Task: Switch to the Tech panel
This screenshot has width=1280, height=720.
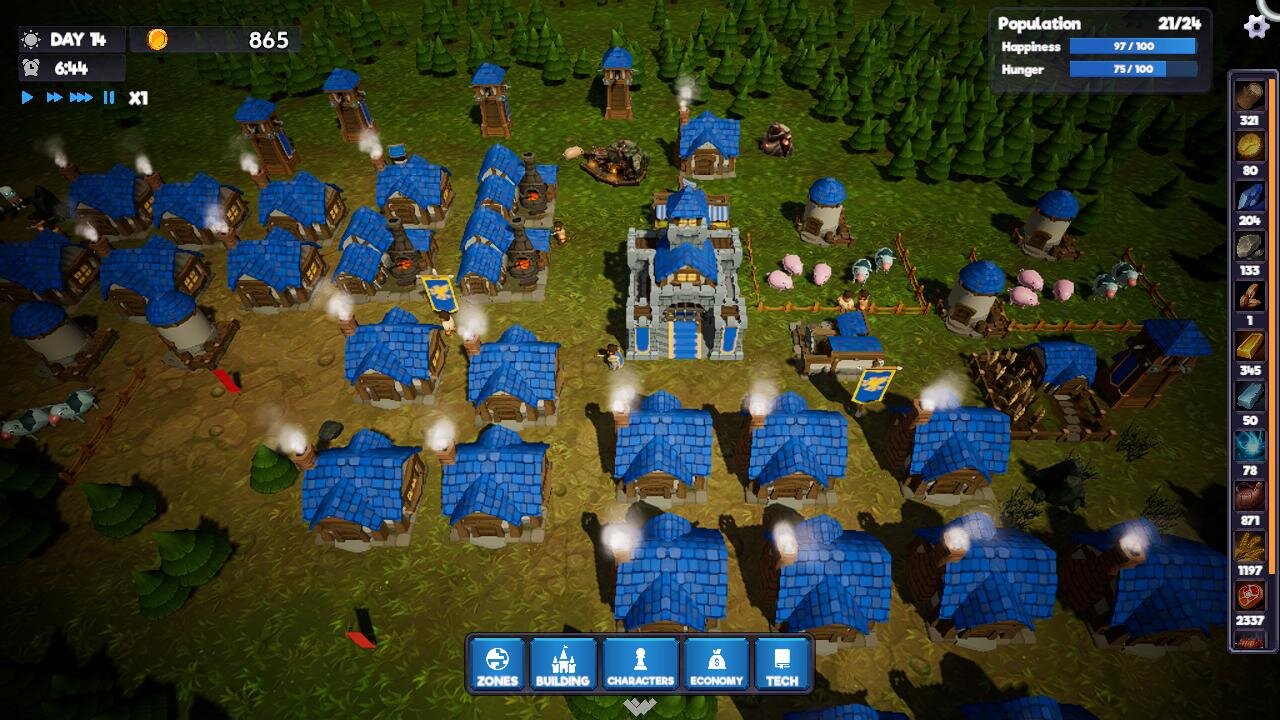Action: click(x=784, y=665)
